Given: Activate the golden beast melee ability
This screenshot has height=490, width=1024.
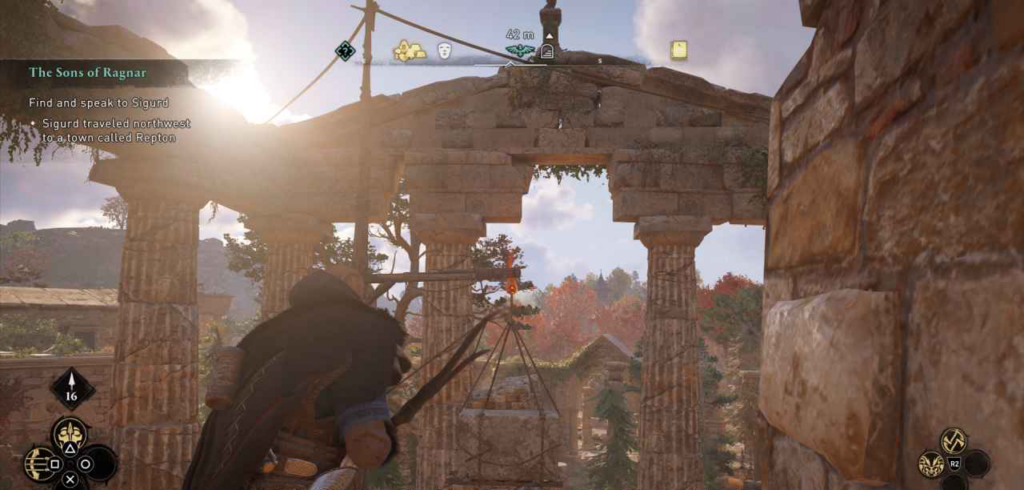Looking at the screenshot, I should 931,463.
